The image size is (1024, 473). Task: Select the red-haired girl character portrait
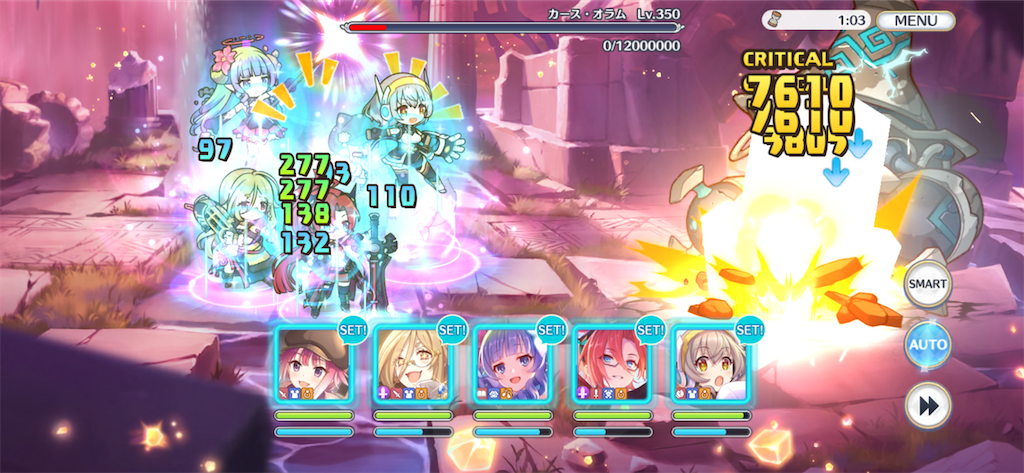[611, 364]
